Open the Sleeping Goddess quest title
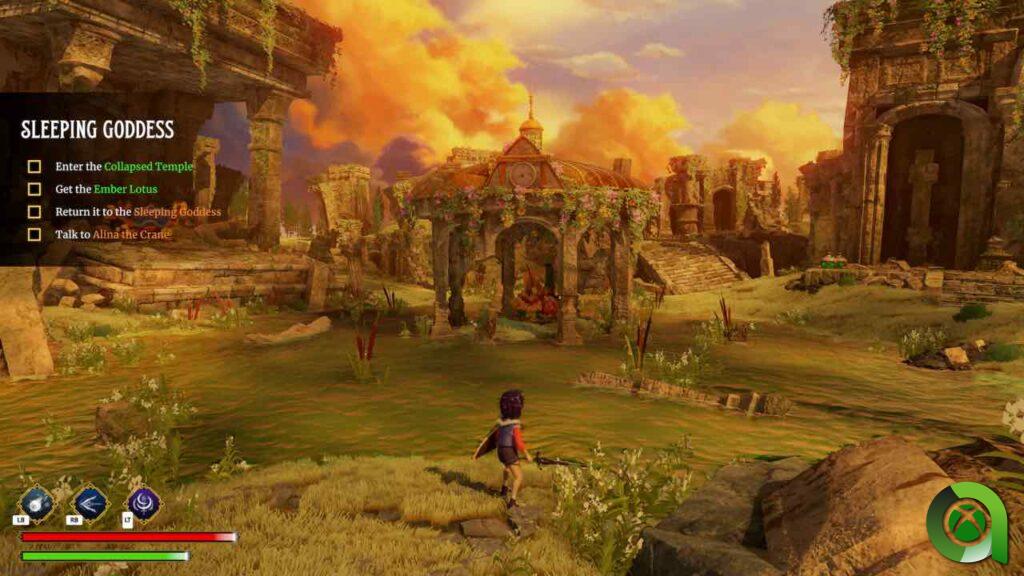Viewport: 1024px width, 576px height. tap(98, 130)
